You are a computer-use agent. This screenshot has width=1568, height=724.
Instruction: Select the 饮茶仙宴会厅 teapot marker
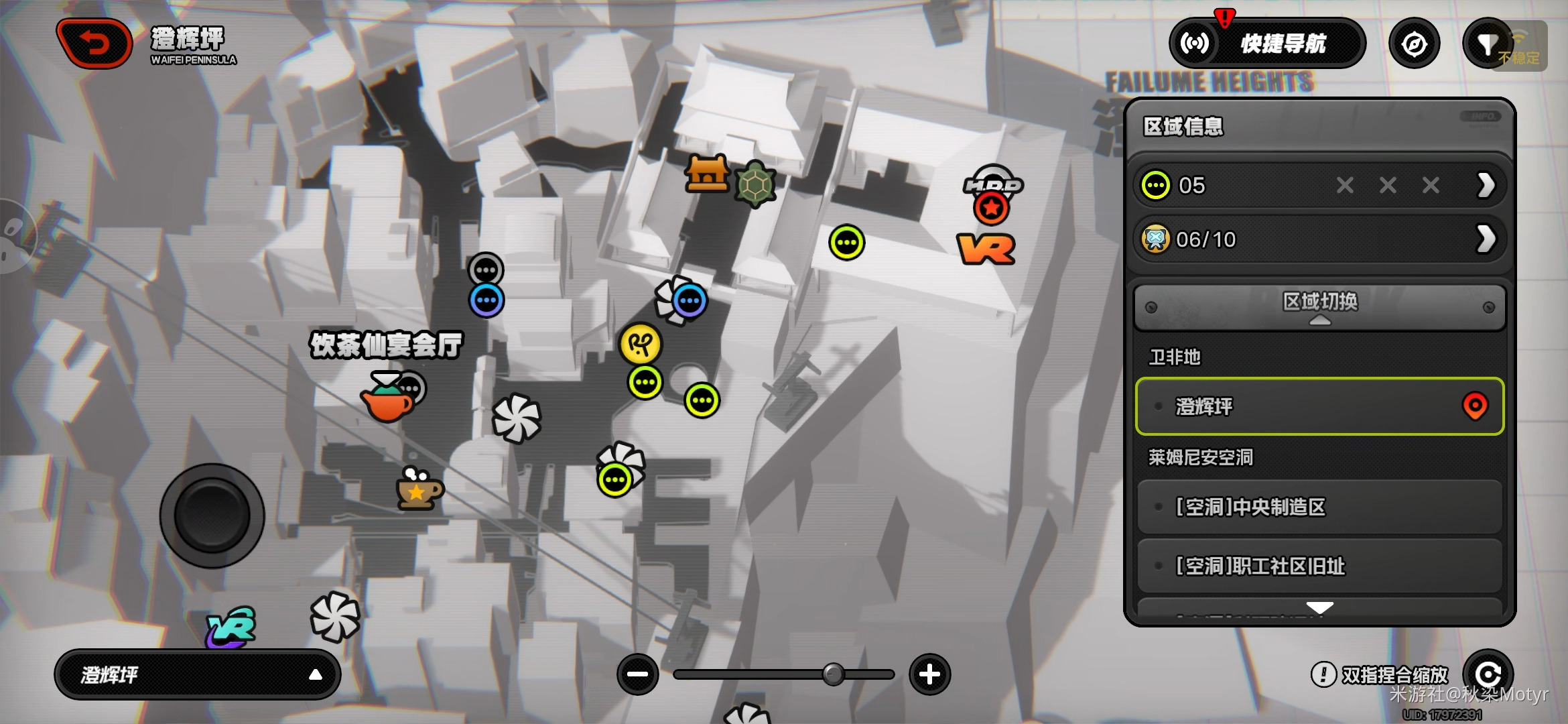coord(387,400)
